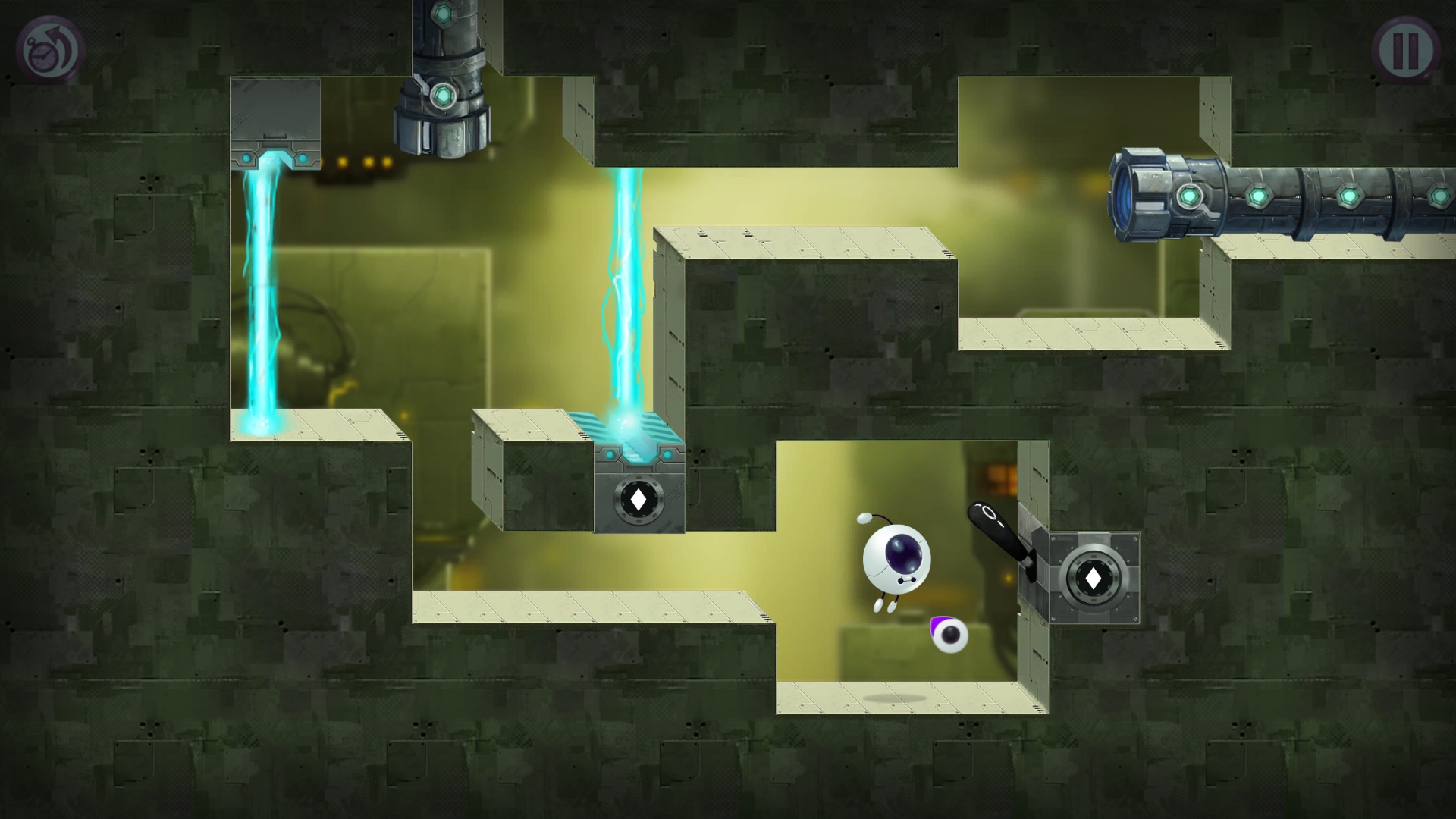Activate the rewind time stopwatch icon

(x=49, y=50)
